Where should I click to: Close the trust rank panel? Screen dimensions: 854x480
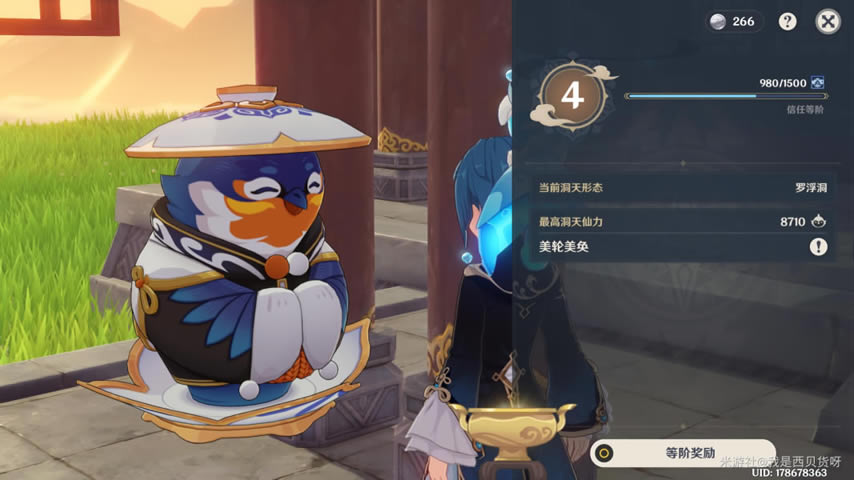(827, 21)
